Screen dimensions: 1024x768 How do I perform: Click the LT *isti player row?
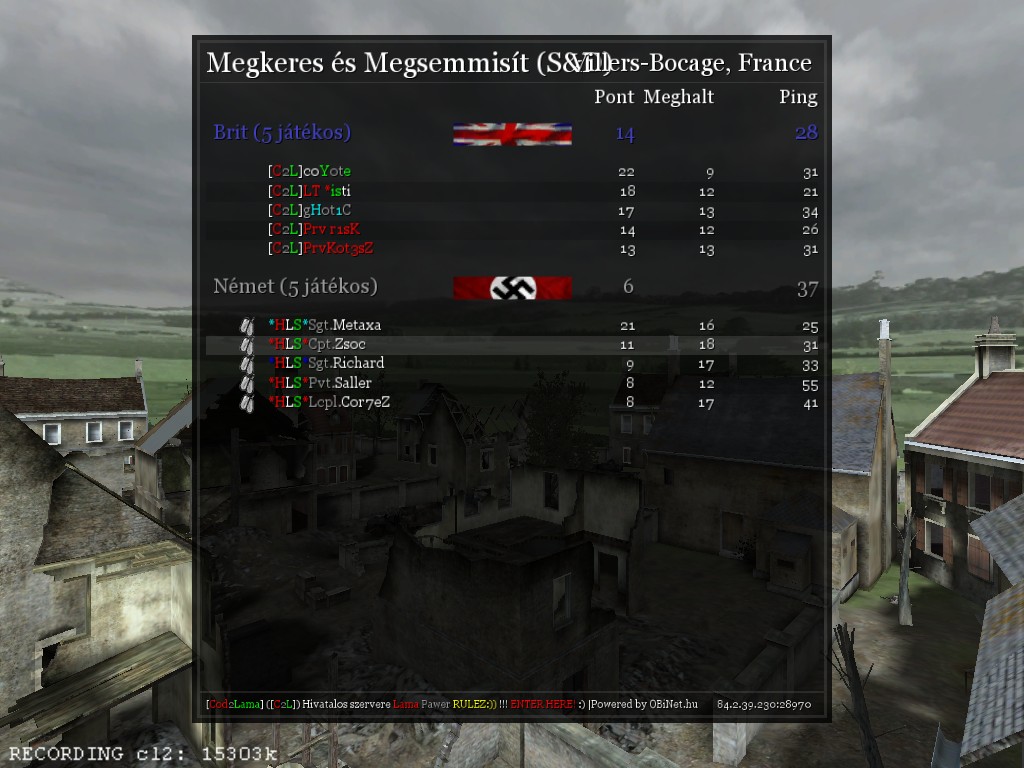tap(310, 191)
